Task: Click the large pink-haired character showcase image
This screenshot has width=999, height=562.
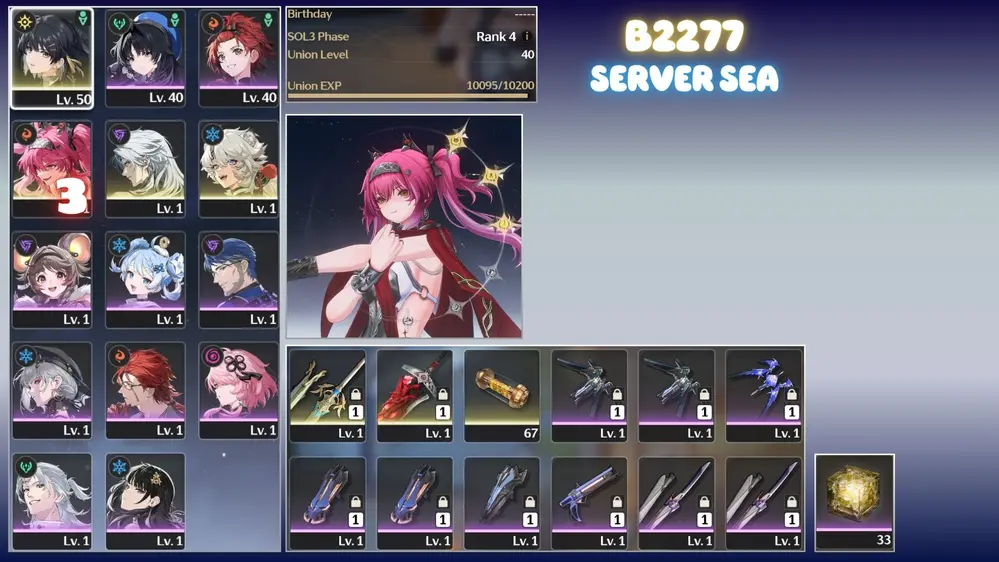Action: click(x=404, y=226)
